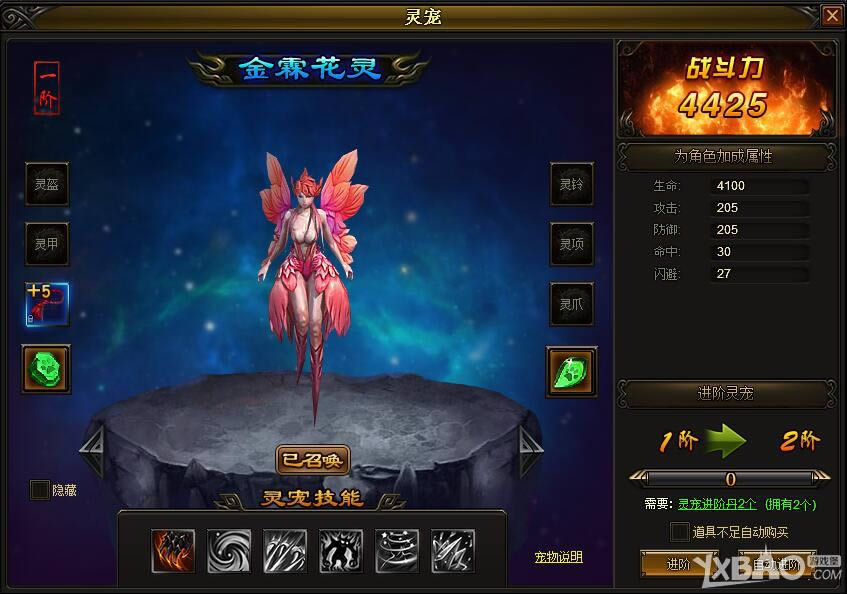Show the previous pet with the left arrow
This screenshot has width=847, height=594.
[92, 452]
